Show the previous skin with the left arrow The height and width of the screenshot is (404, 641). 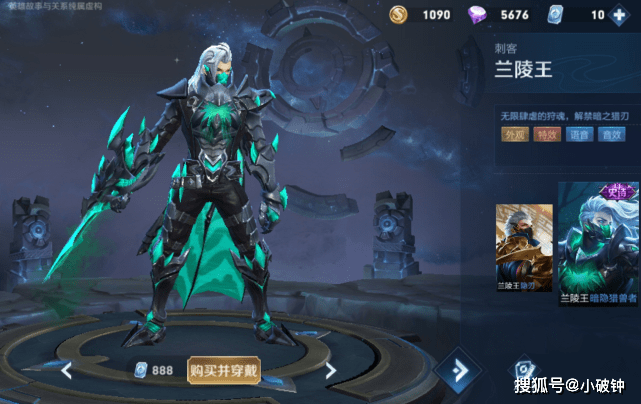[x=66, y=370]
